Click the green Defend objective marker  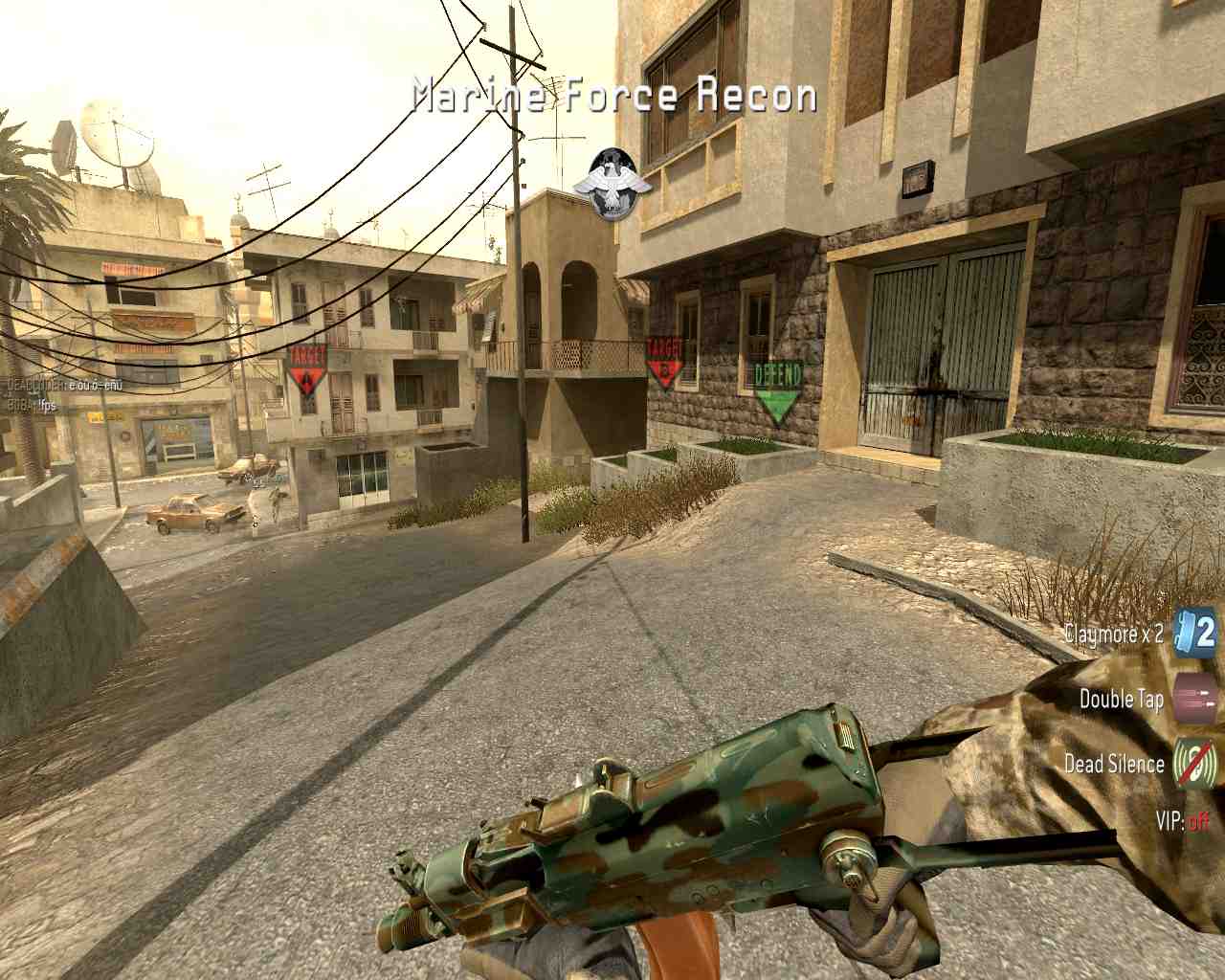(777, 390)
